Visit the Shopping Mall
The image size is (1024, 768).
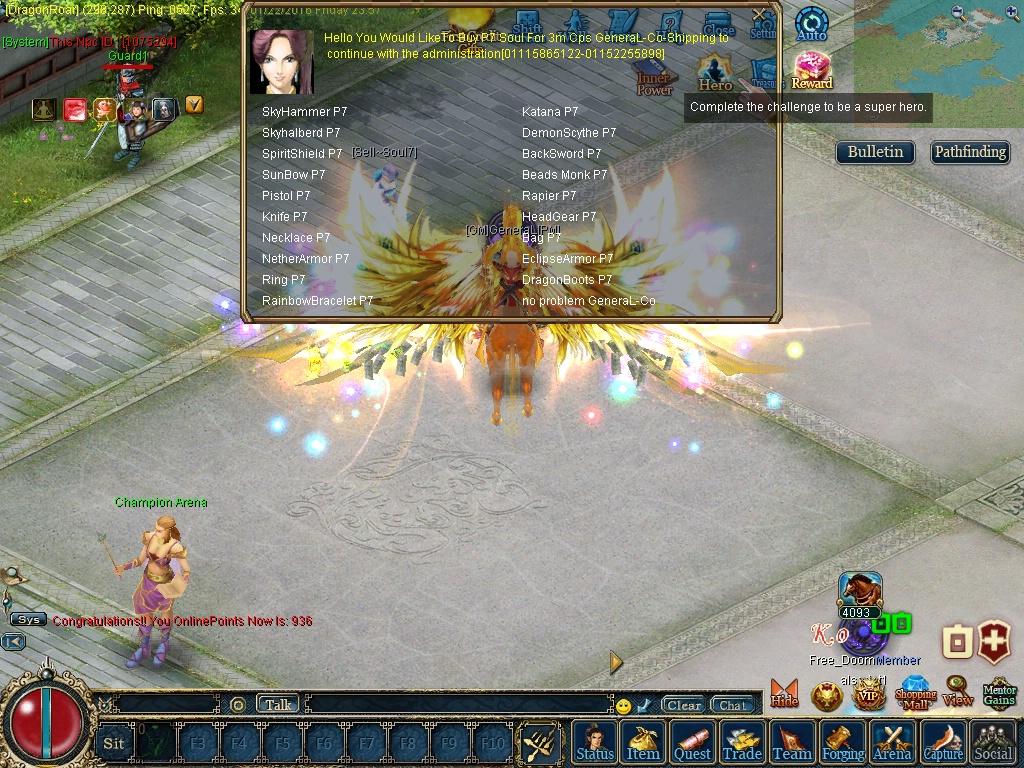tap(915, 693)
